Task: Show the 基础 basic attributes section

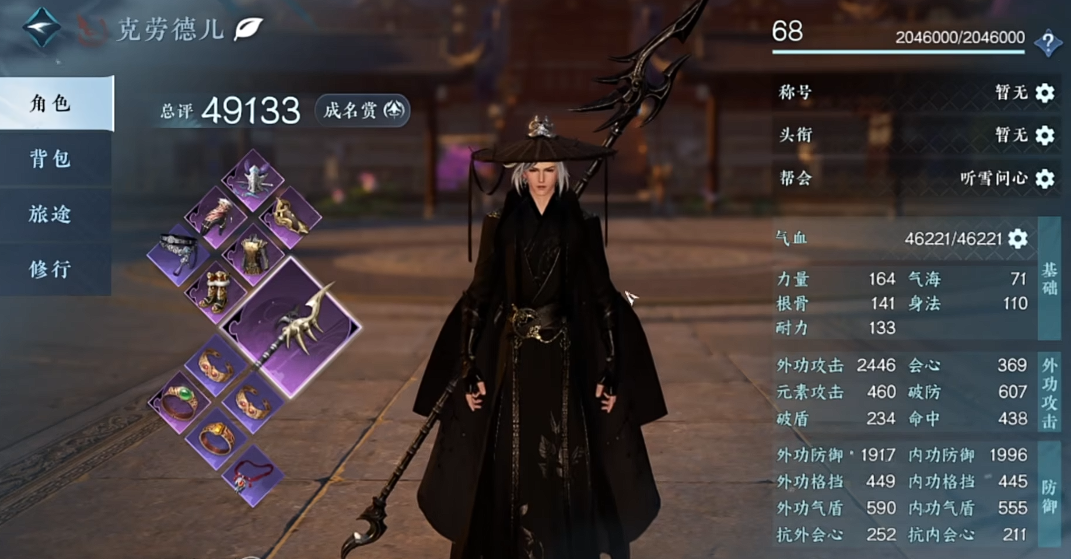Action: 1049,279
